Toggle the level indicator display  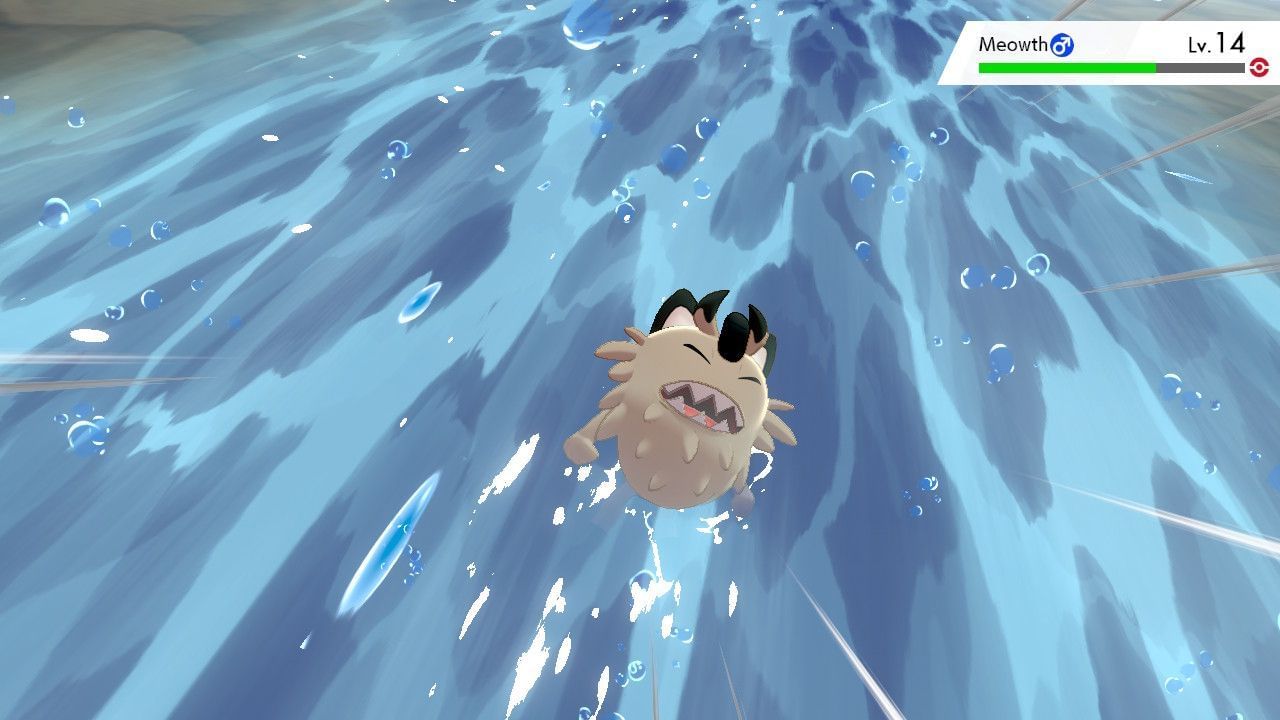pyautogui.click(x=1218, y=43)
